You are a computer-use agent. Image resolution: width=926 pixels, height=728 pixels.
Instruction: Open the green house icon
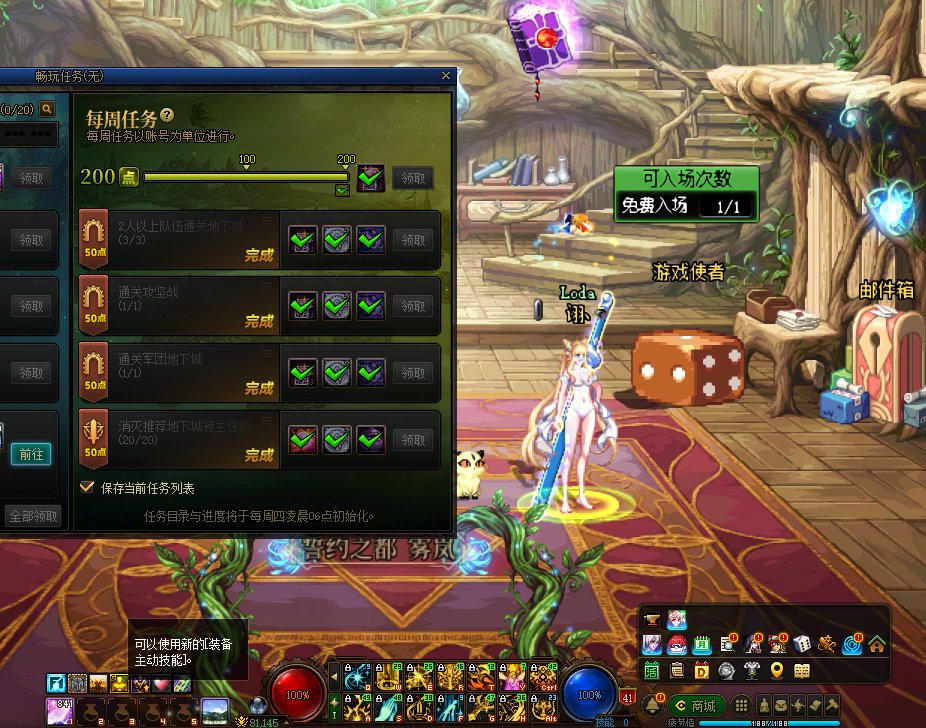877,644
